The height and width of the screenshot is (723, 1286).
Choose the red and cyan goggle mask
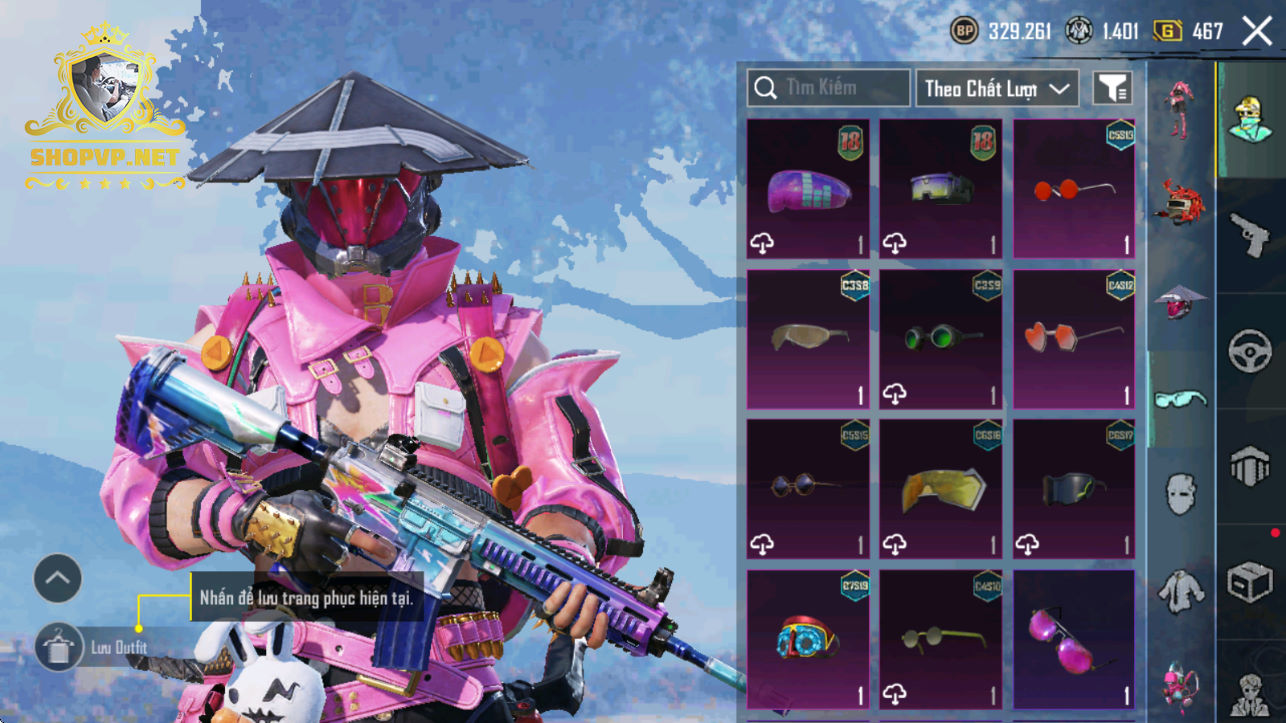(808, 639)
